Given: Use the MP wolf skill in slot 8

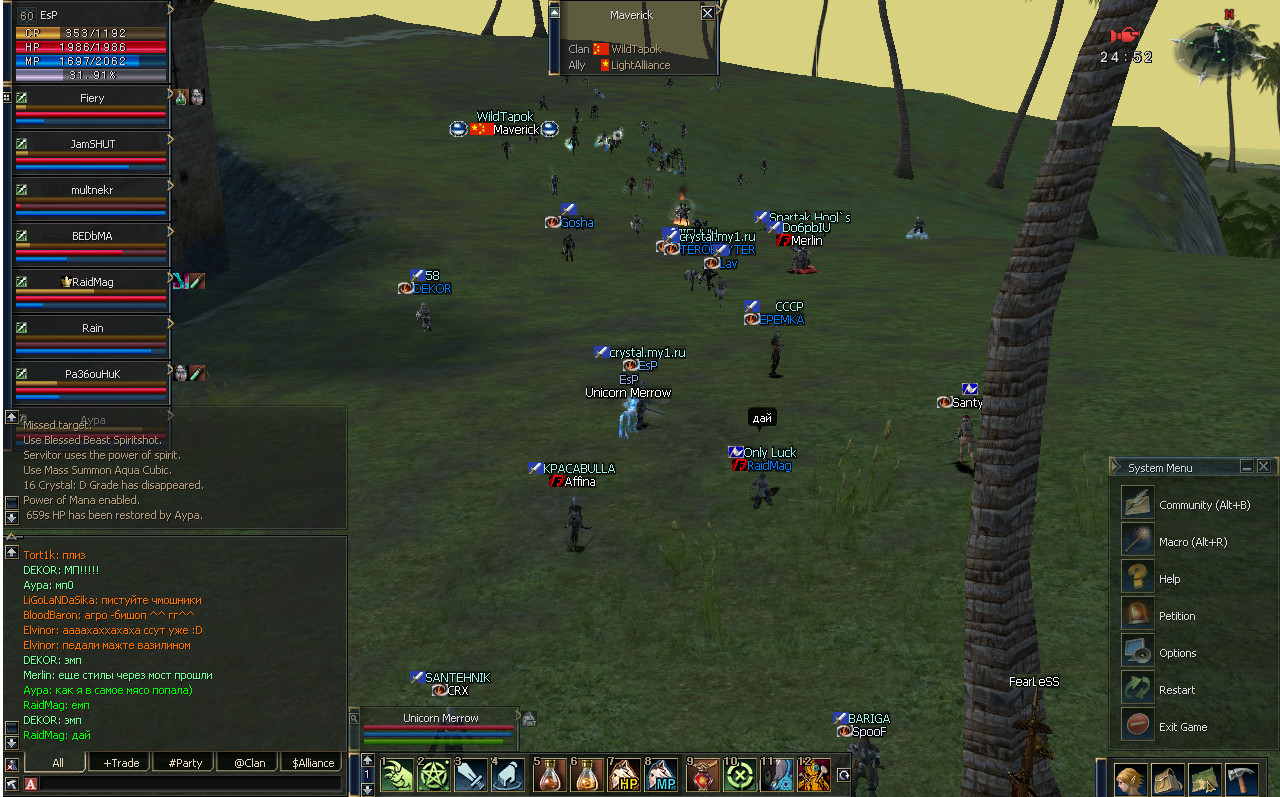Looking at the screenshot, I should pyautogui.click(x=662, y=775).
